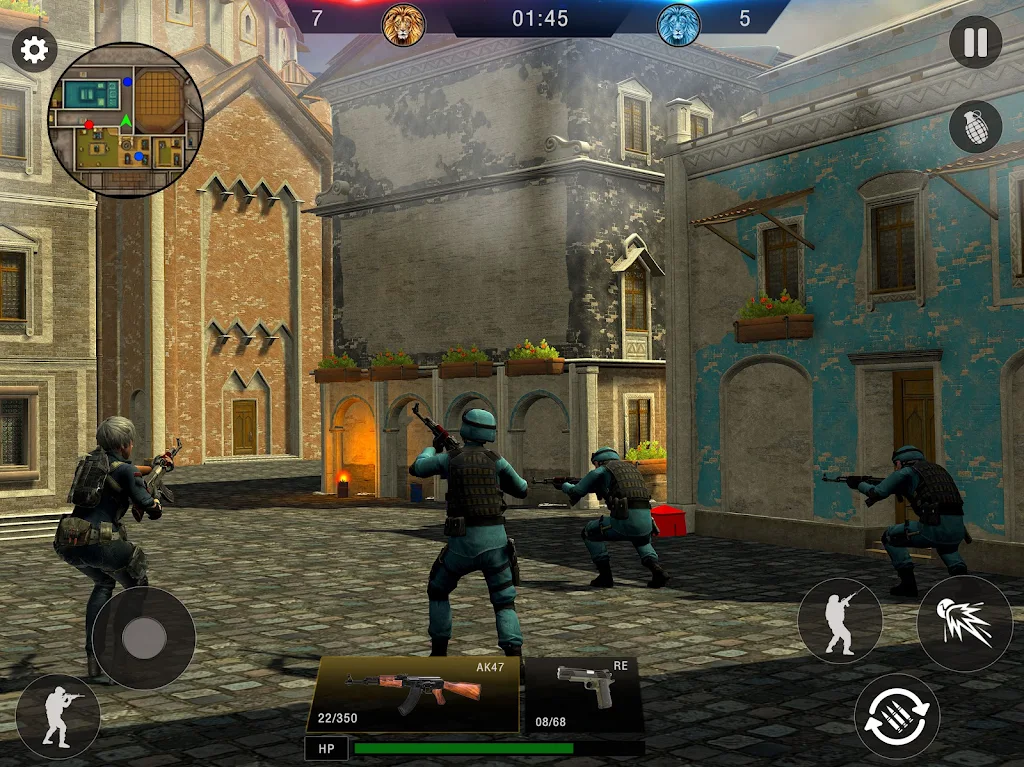Tap the circular minimap

(126, 119)
